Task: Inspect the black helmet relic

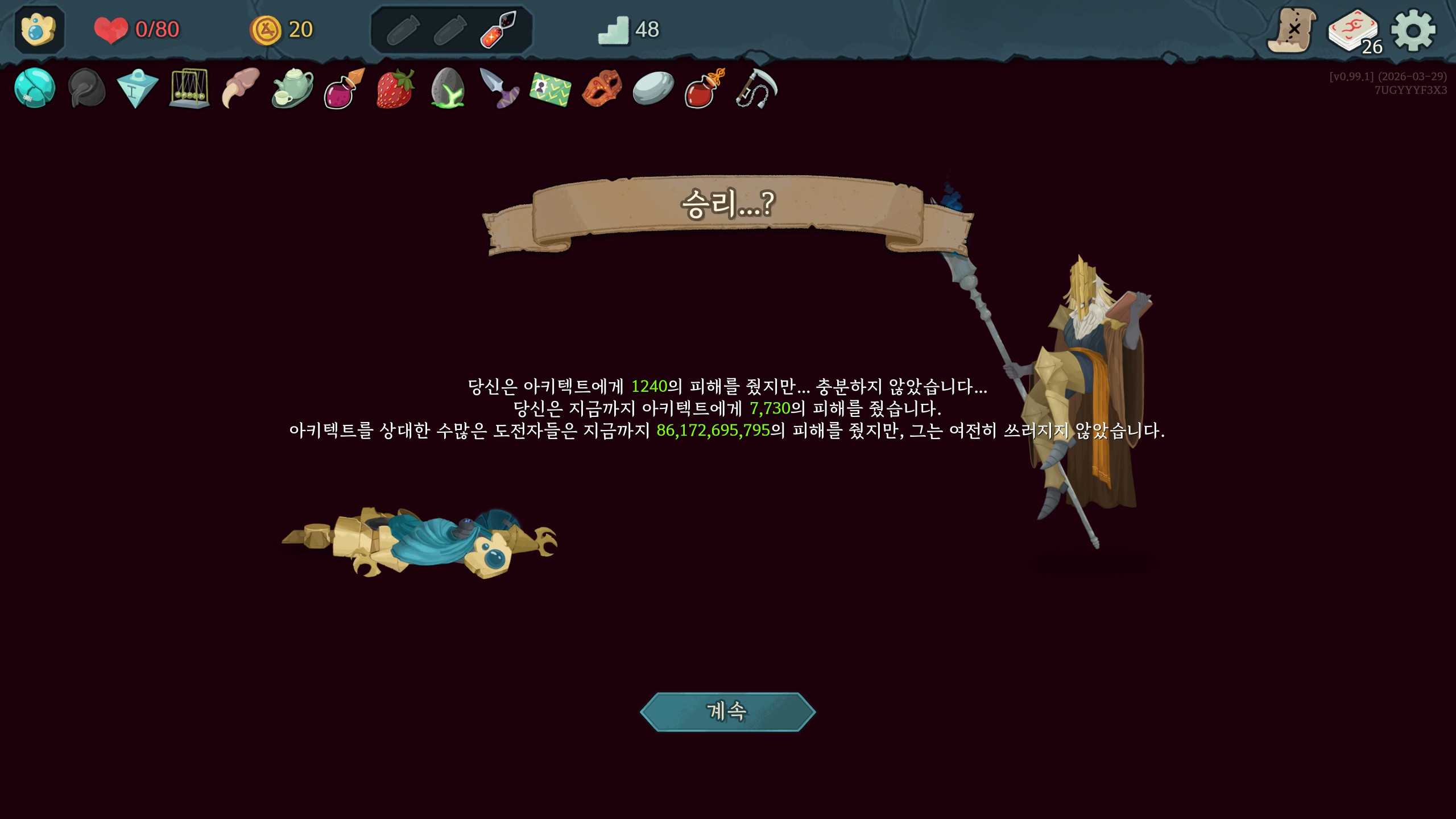Action: click(86, 89)
